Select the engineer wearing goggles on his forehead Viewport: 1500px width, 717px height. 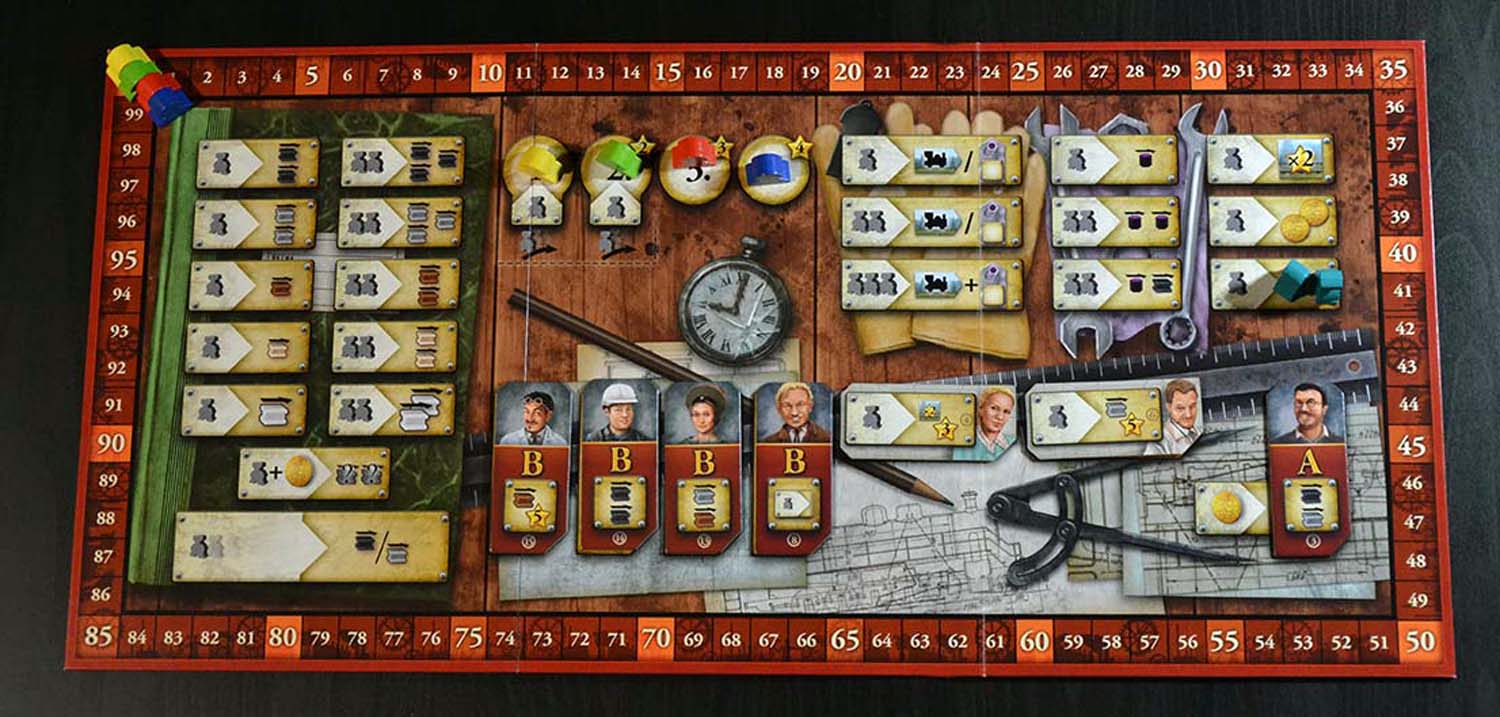click(x=531, y=465)
